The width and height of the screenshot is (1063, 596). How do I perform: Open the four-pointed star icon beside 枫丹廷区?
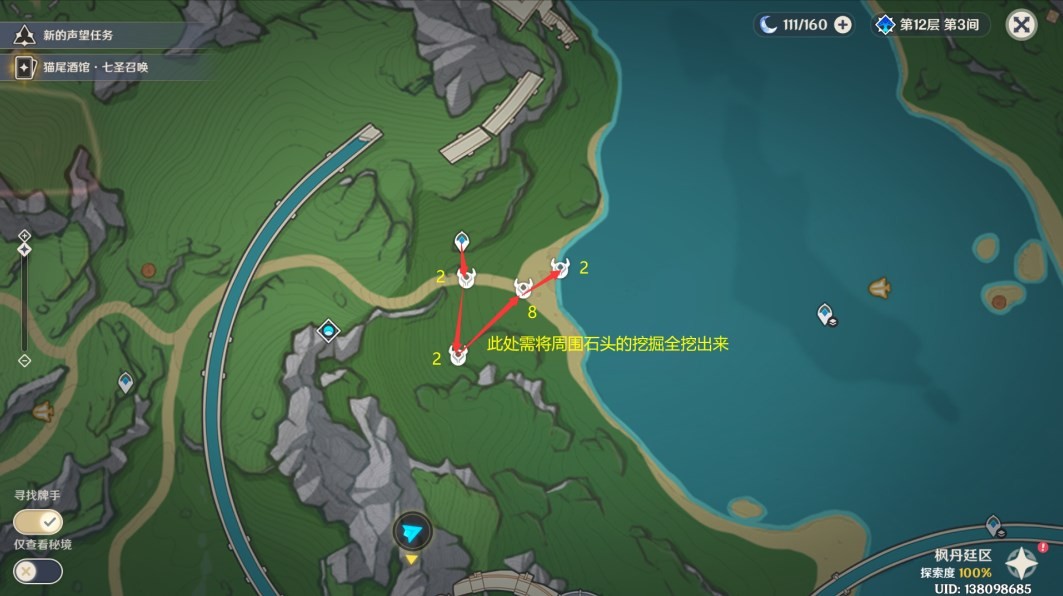click(x=1024, y=565)
